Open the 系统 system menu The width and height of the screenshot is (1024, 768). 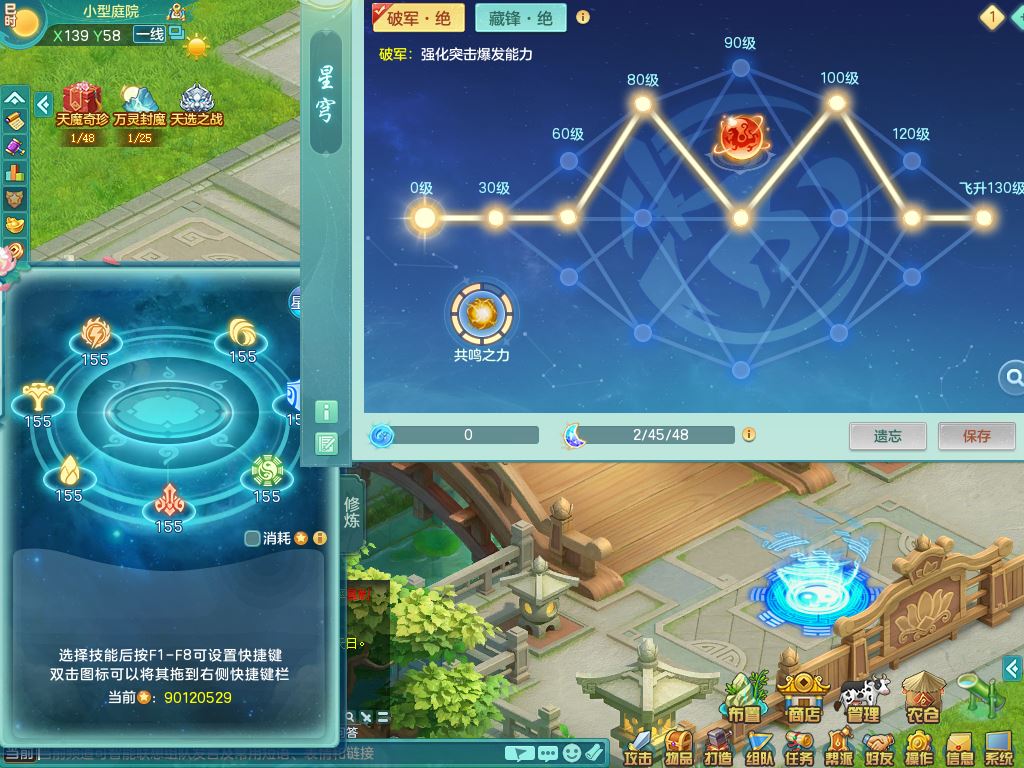click(999, 746)
